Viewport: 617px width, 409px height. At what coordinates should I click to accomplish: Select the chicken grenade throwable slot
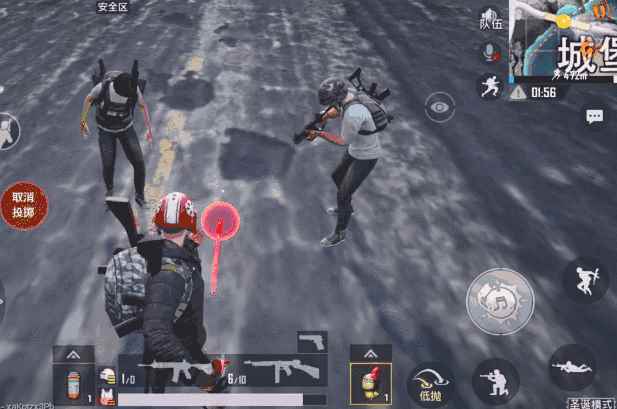click(x=370, y=384)
